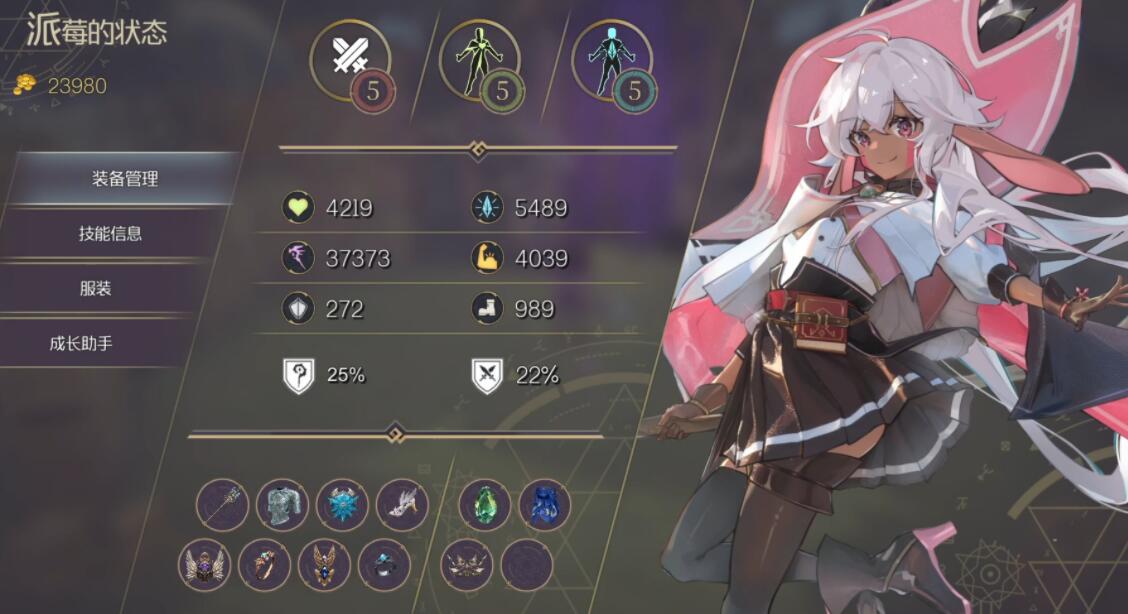Select the white winged shoe slot

(x=402, y=504)
